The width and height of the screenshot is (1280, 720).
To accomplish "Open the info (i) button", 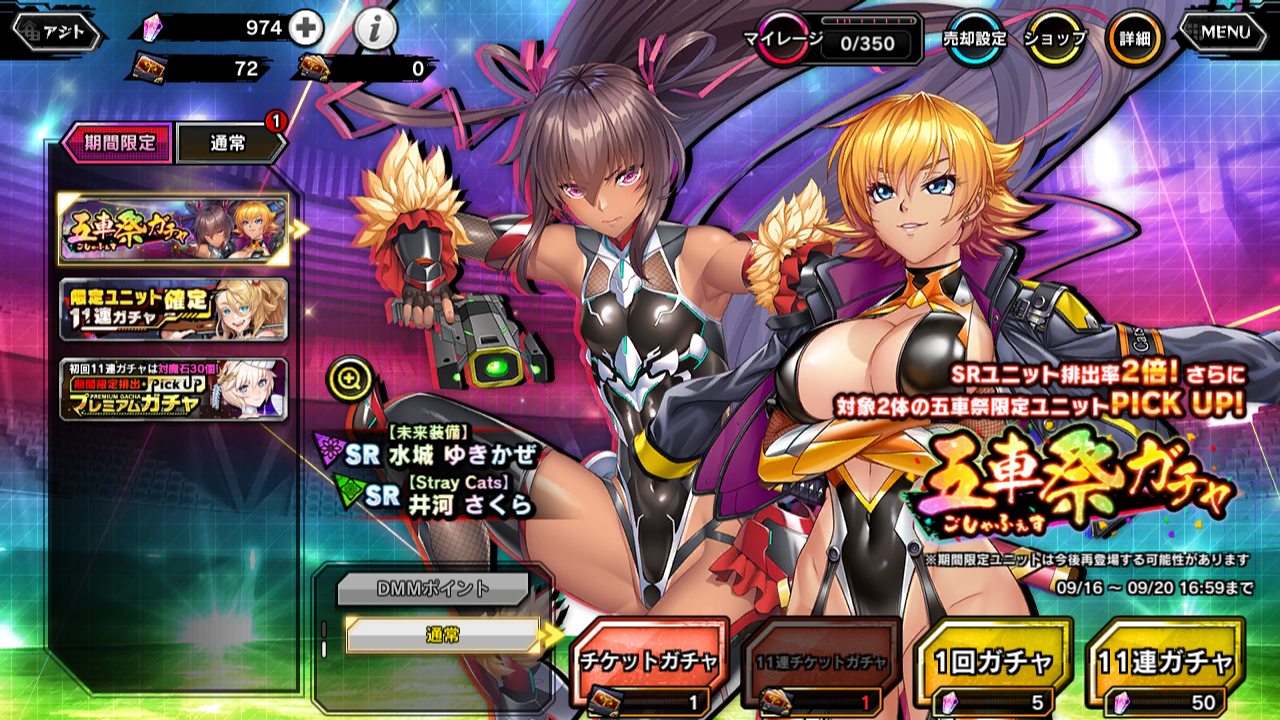I will (375, 30).
